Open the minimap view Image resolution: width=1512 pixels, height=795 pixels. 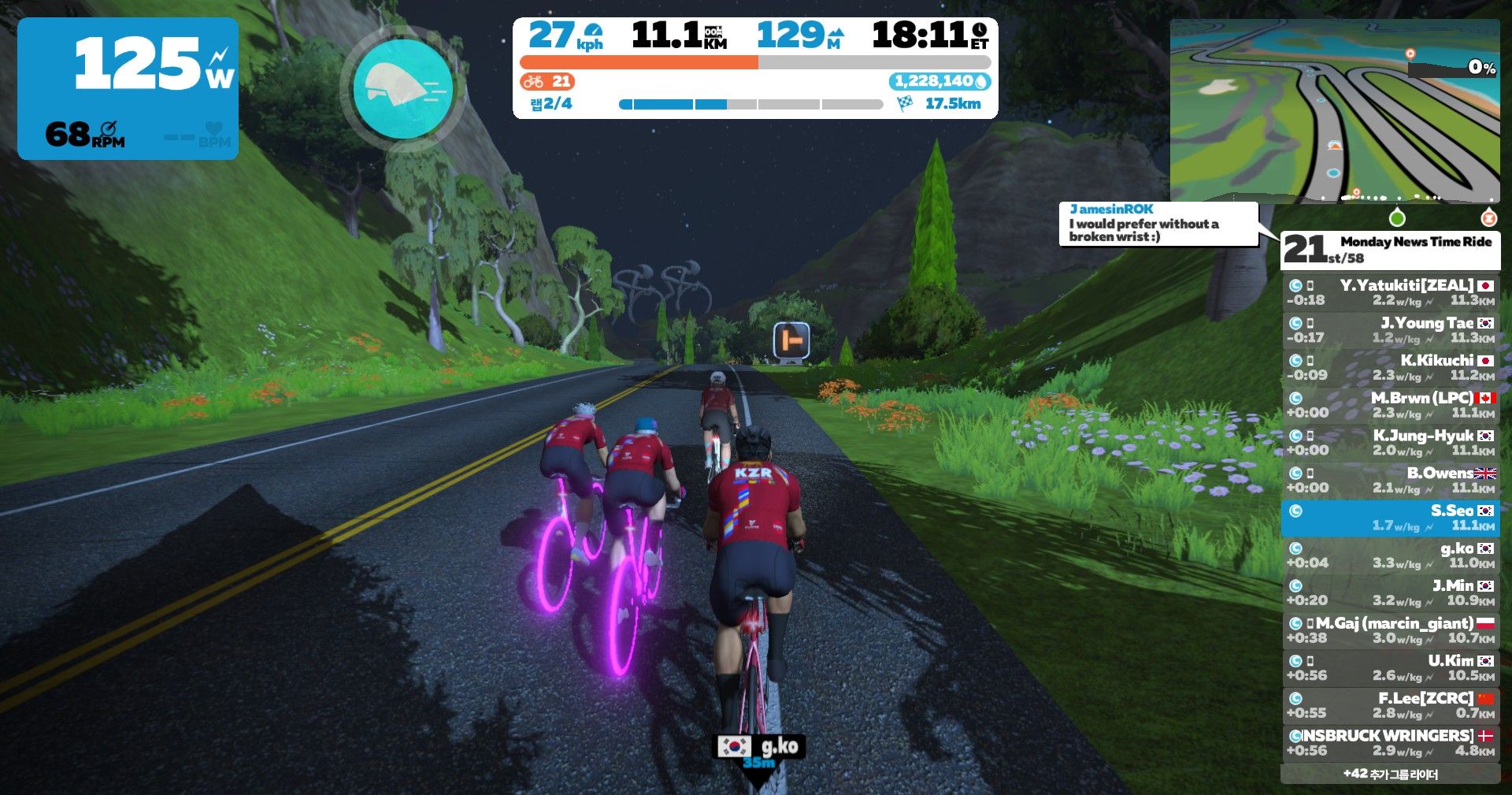(1334, 111)
